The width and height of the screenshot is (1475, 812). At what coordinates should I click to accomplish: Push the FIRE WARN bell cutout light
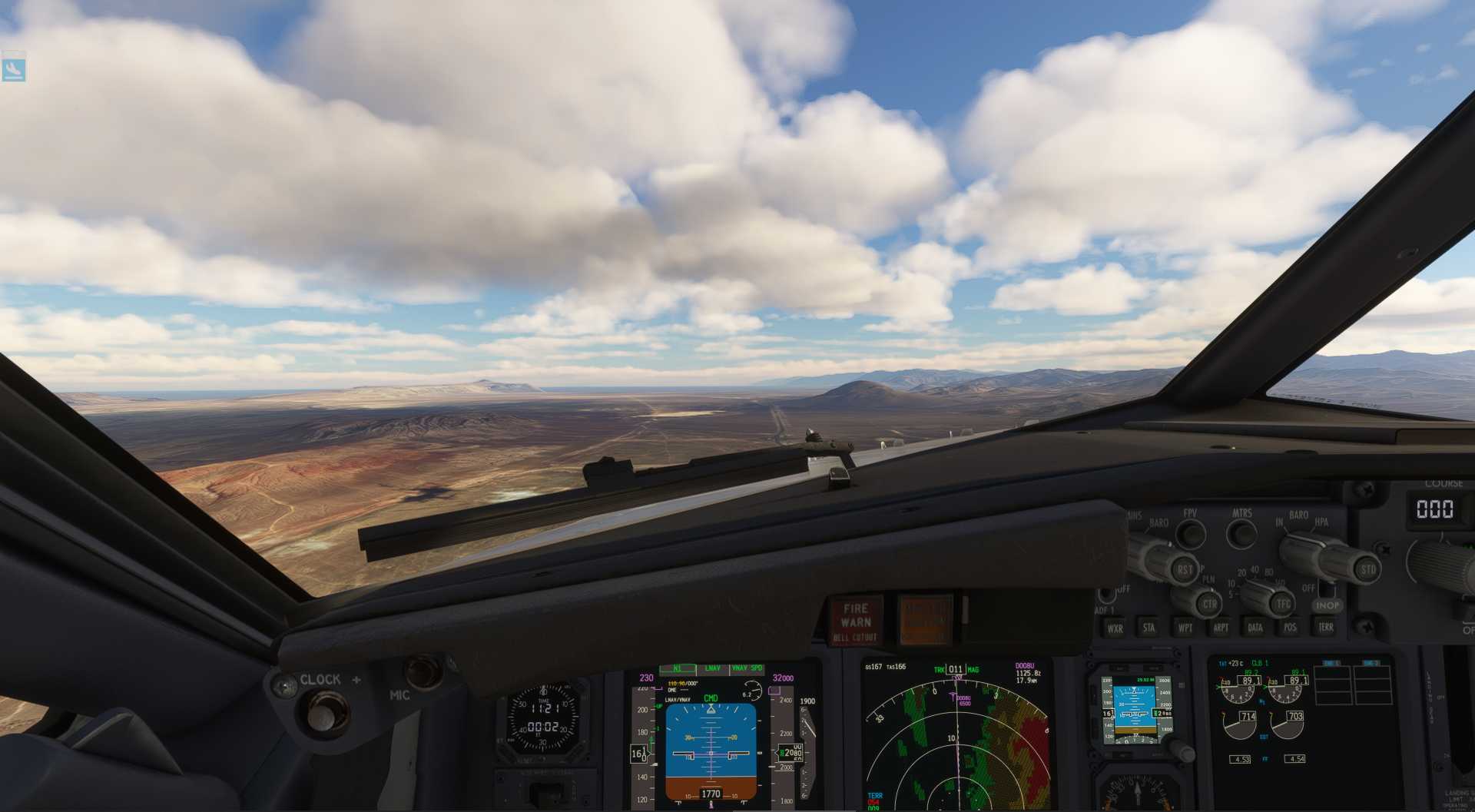tap(855, 621)
